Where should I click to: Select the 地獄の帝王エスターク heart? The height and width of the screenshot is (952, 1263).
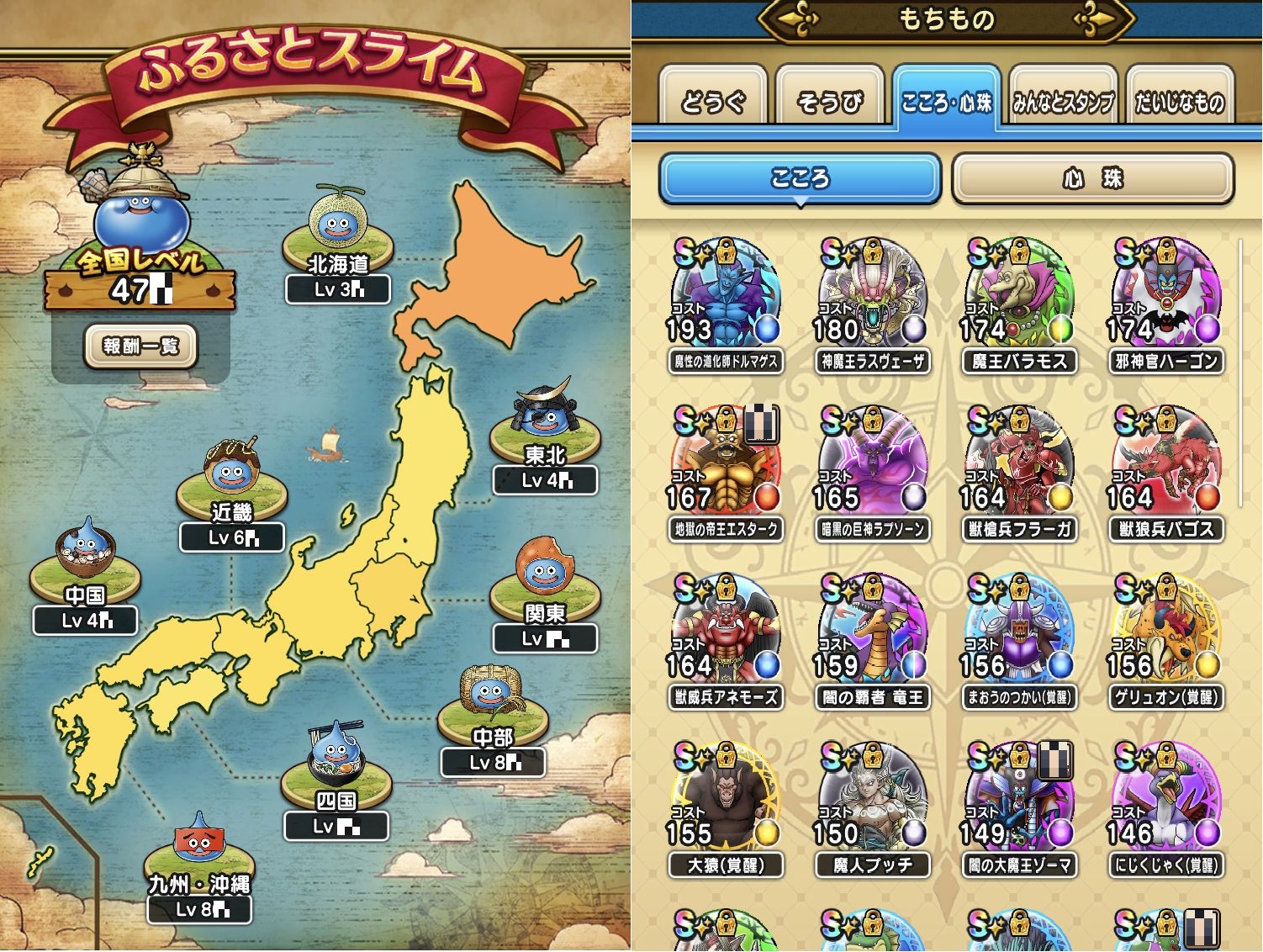point(725,473)
